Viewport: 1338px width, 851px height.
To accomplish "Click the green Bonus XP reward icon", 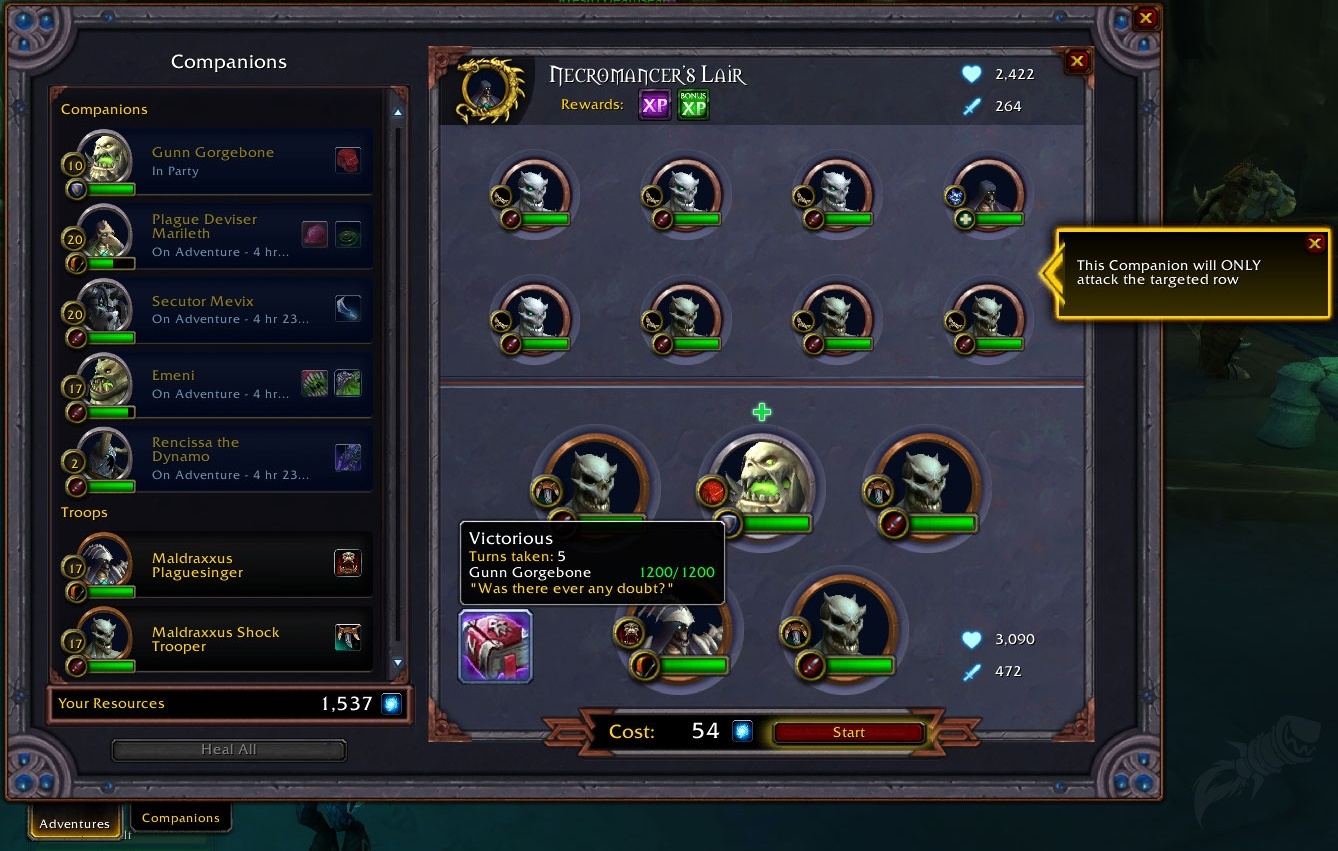I will (693, 105).
